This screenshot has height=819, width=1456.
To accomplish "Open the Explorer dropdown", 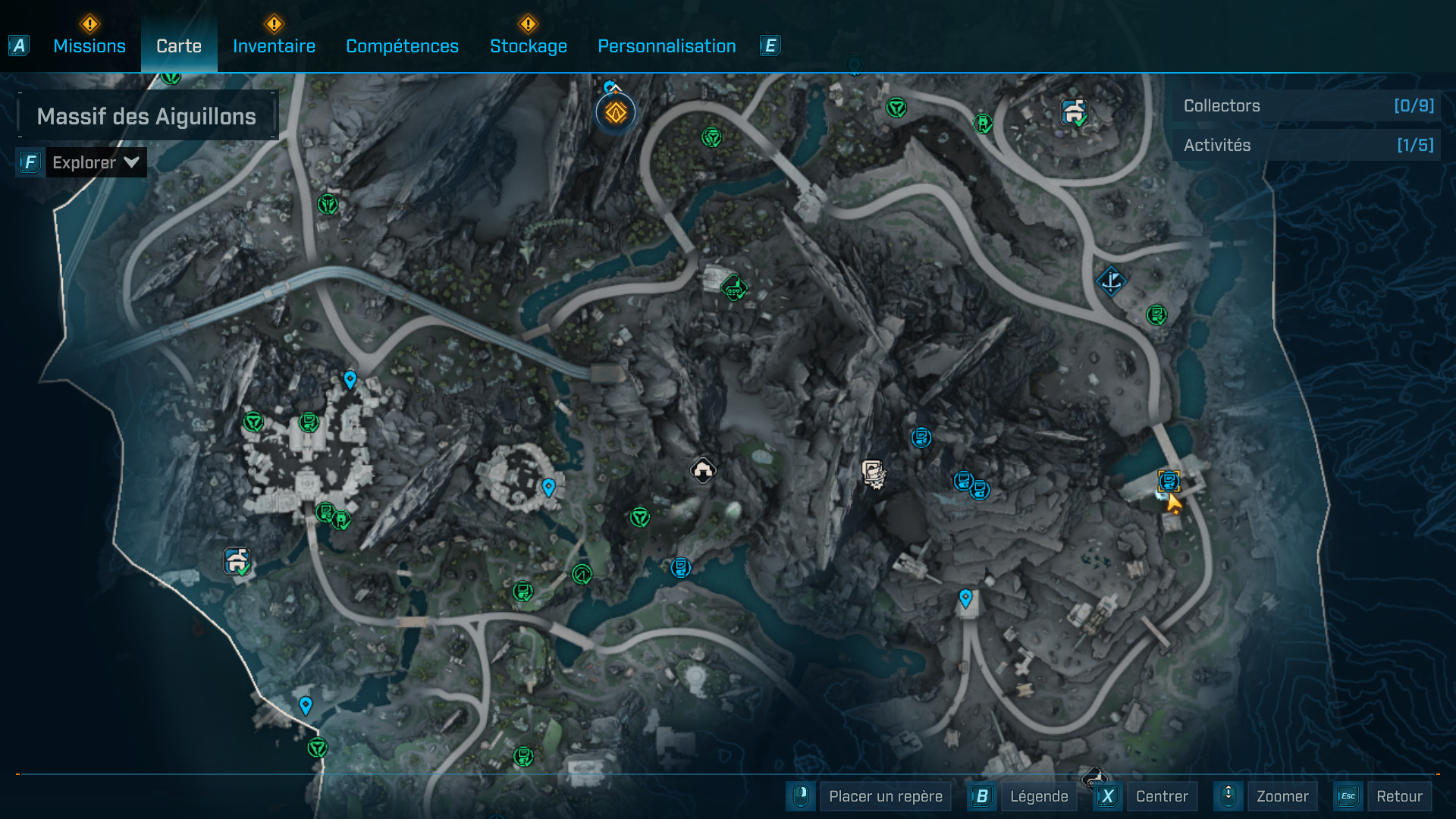I will pyautogui.click(x=96, y=162).
